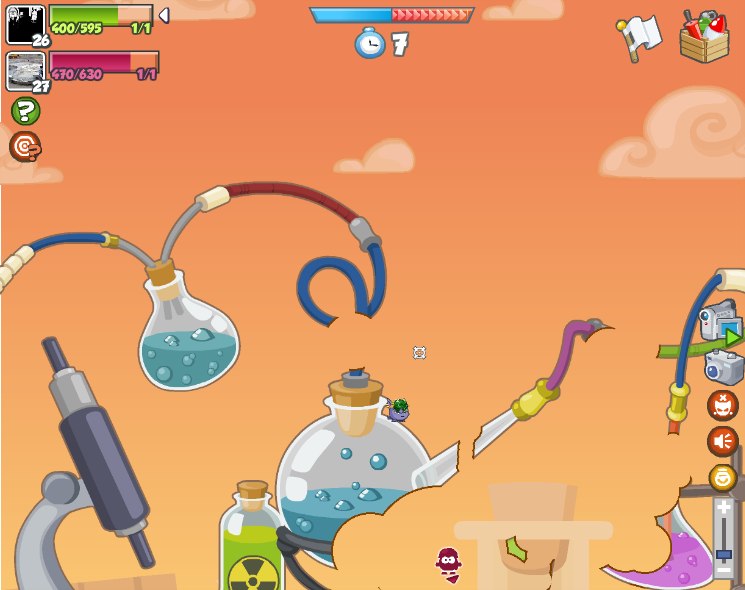Screen dimensions: 745x590
Task: Zoom in with the plus button
Action: (x=724, y=507)
